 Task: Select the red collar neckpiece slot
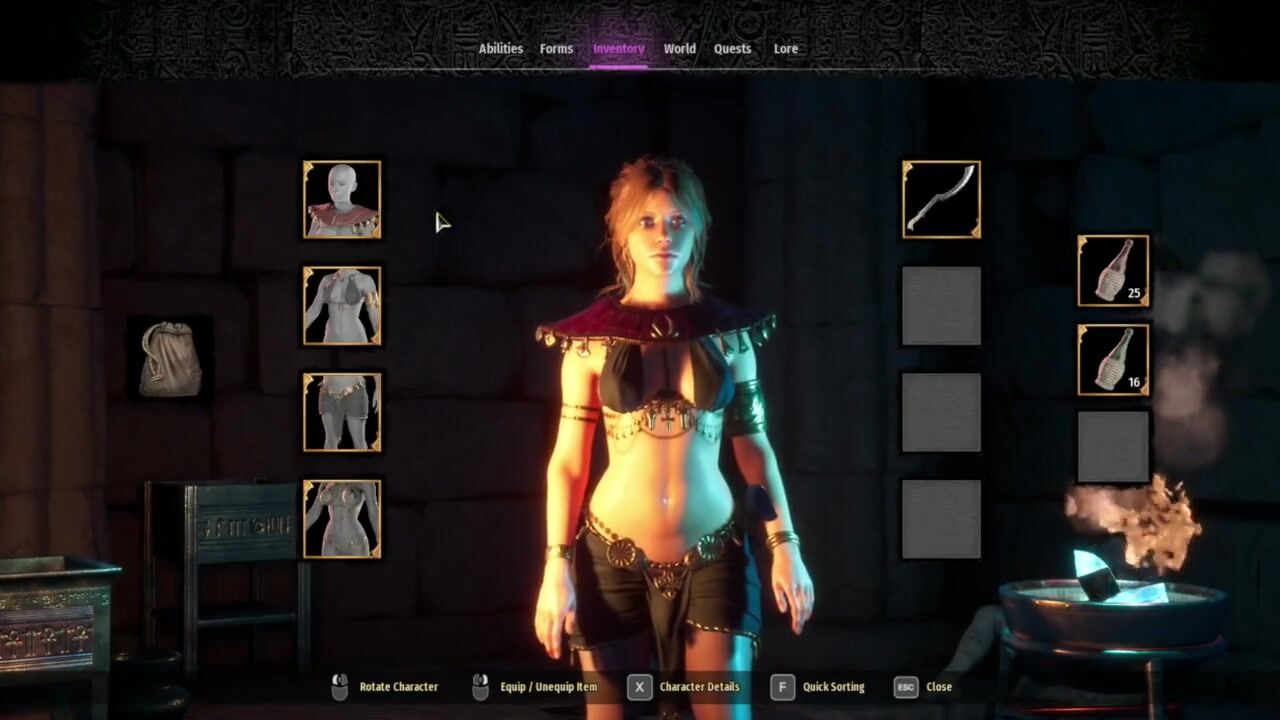pos(342,200)
